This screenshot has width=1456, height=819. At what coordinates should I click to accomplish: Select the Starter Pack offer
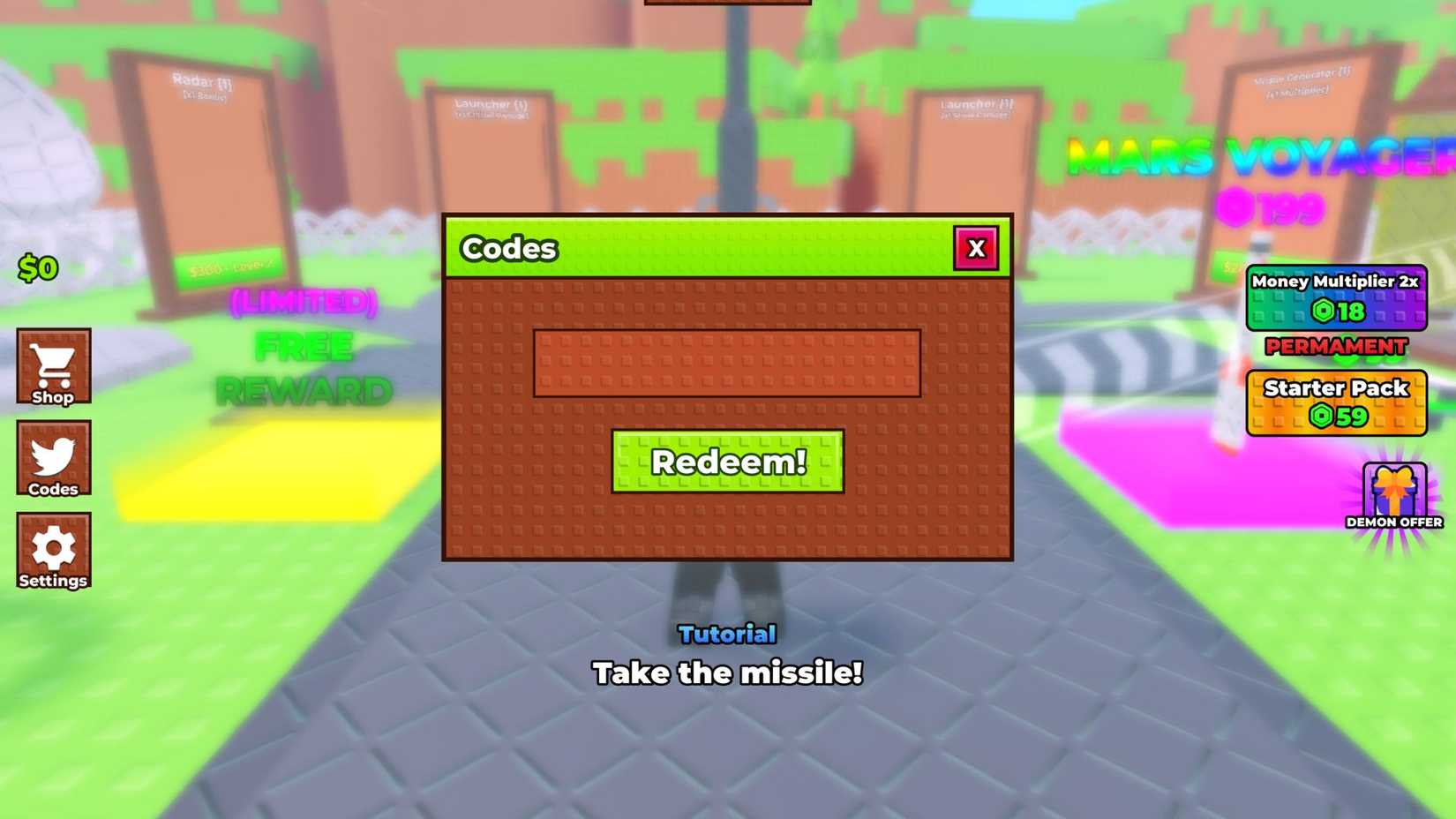click(1335, 402)
